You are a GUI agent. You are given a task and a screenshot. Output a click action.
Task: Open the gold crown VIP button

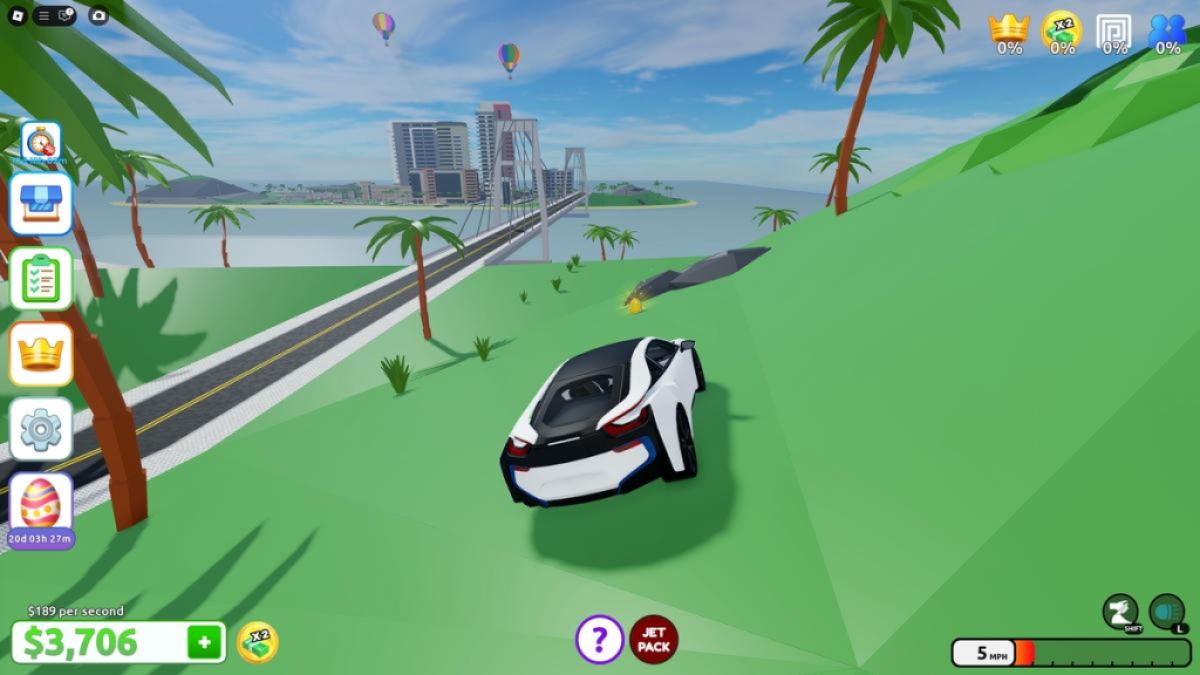[40, 353]
